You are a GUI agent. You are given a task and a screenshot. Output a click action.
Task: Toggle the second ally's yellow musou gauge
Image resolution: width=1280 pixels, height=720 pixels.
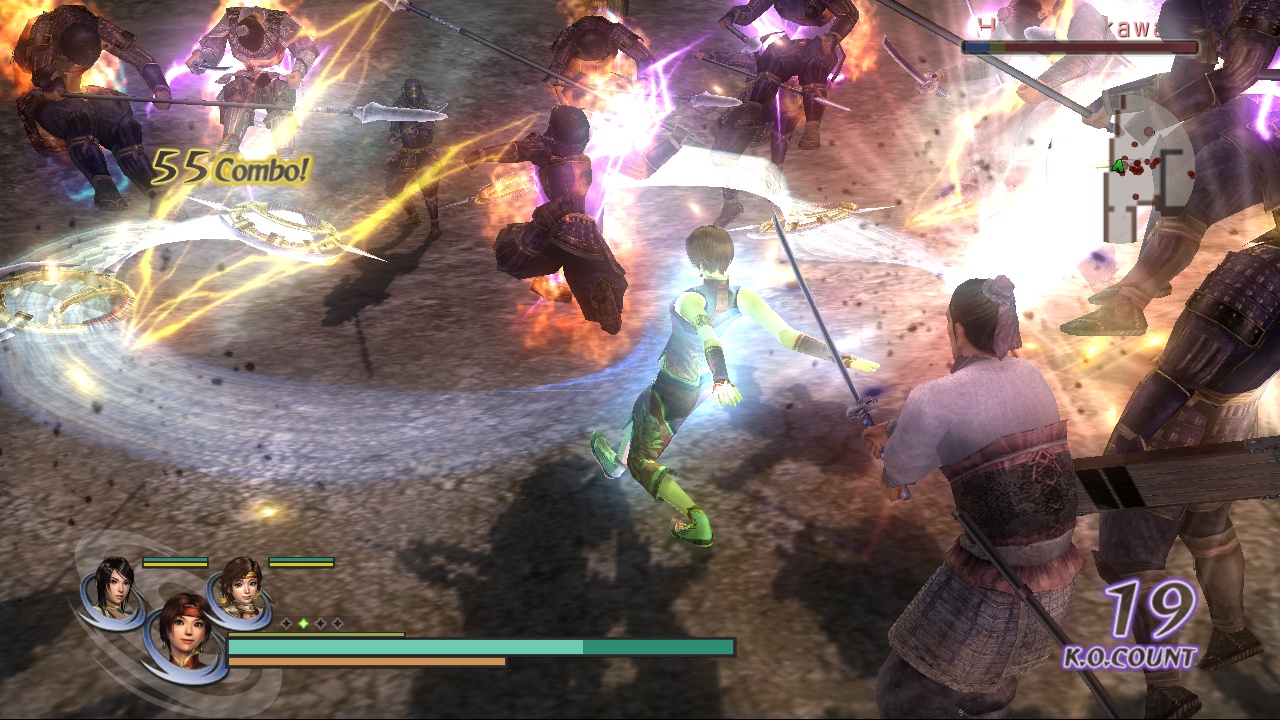[300, 563]
